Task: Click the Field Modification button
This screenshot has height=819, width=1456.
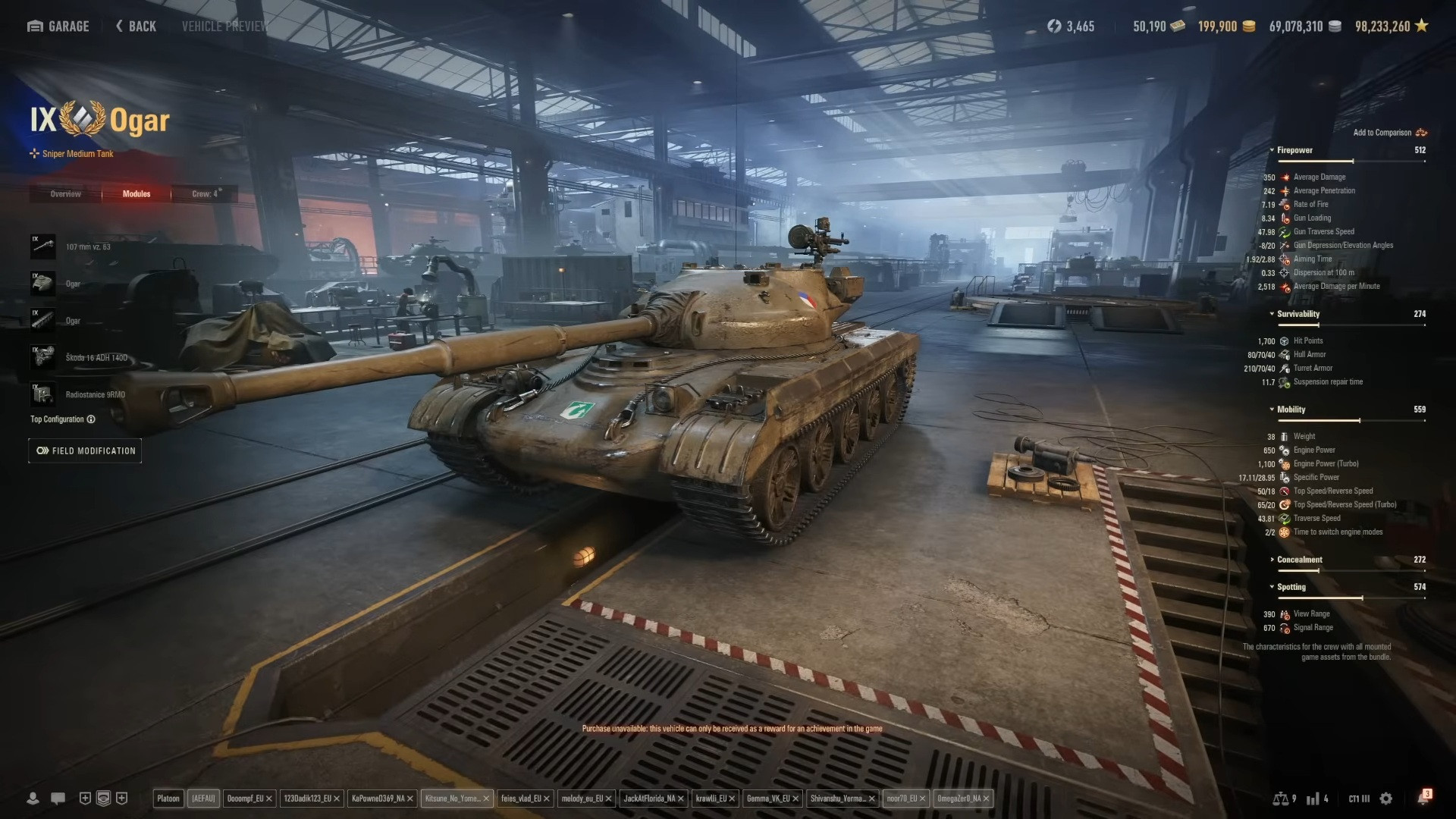Action: pos(84,450)
